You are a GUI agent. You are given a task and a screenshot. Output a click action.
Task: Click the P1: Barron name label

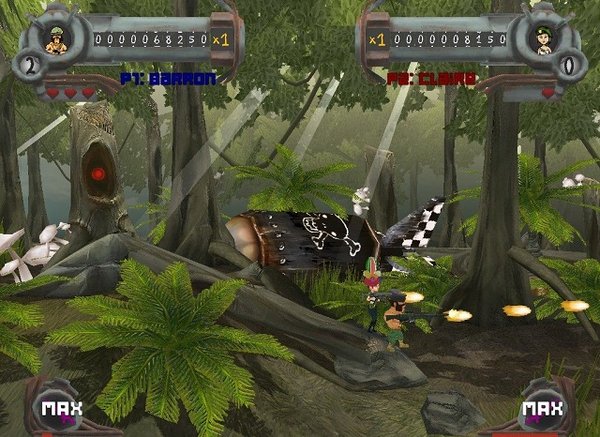point(157,77)
